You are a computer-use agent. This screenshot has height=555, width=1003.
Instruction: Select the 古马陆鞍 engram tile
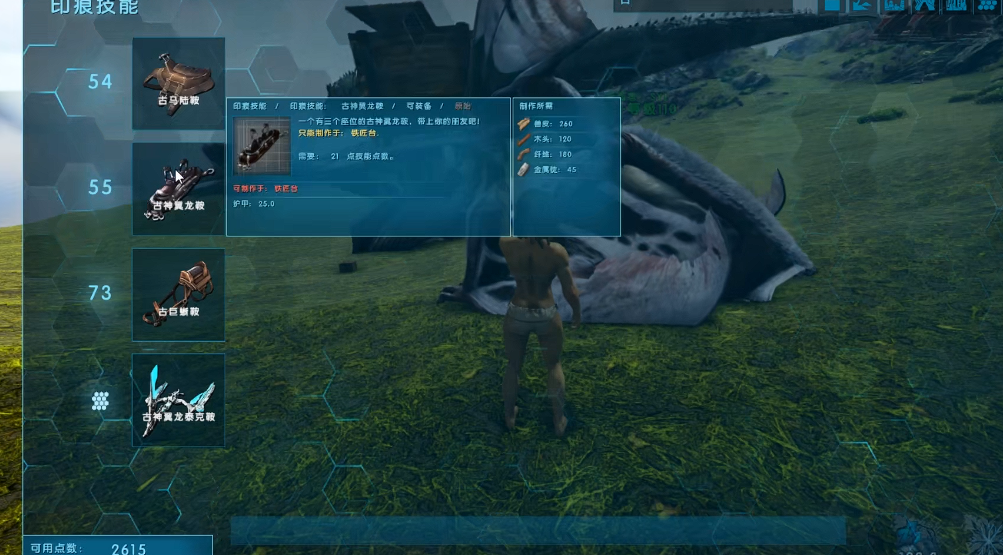tap(178, 83)
